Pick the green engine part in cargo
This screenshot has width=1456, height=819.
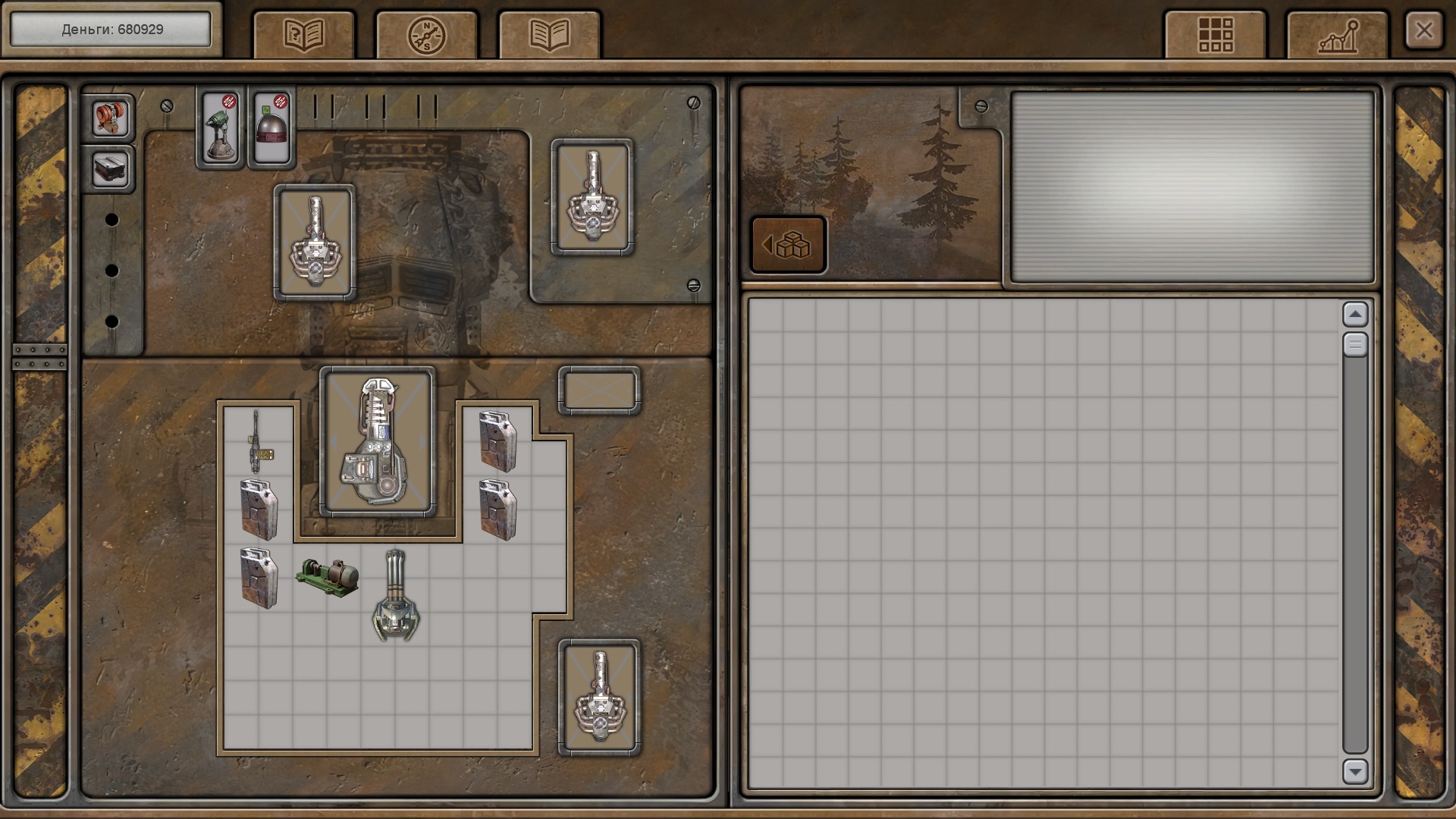pyautogui.click(x=328, y=578)
